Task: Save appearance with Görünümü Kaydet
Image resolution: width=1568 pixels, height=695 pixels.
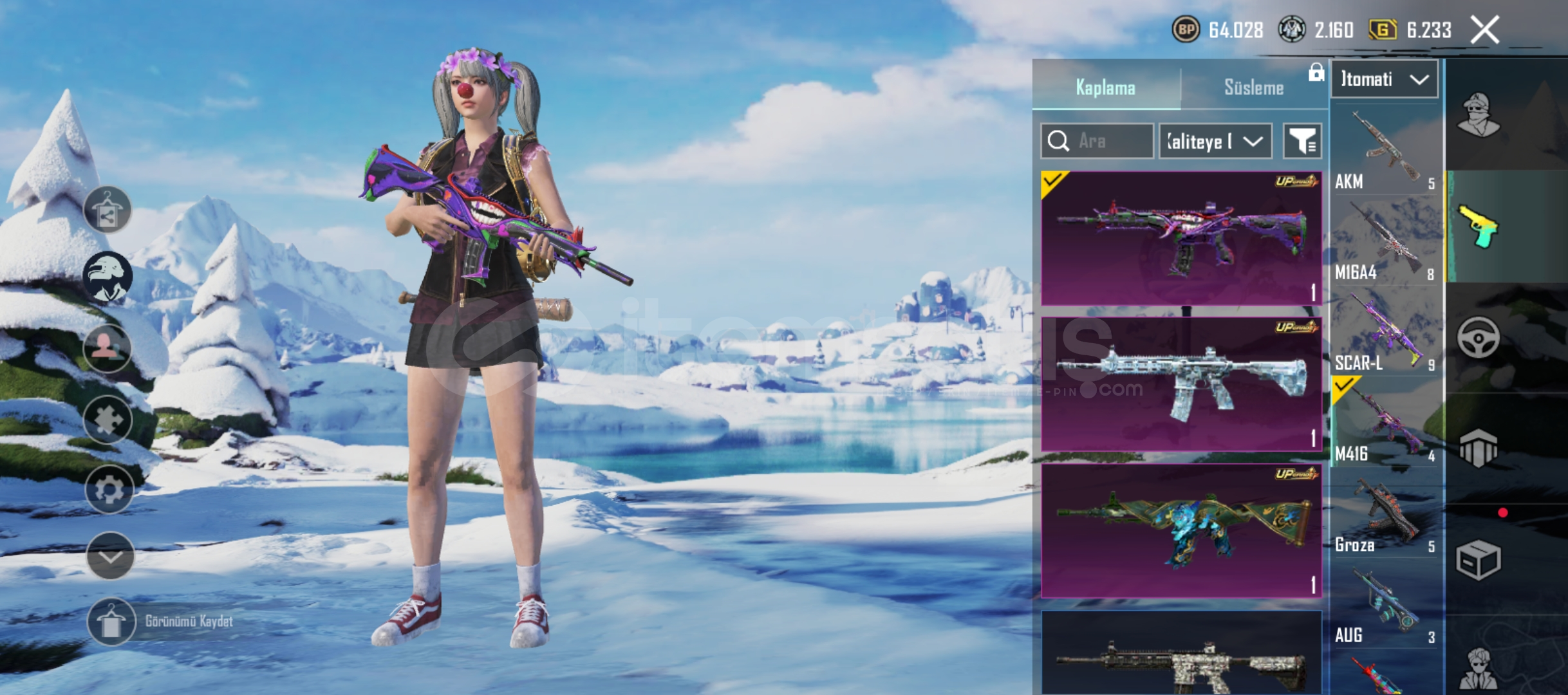Action: coord(111,622)
